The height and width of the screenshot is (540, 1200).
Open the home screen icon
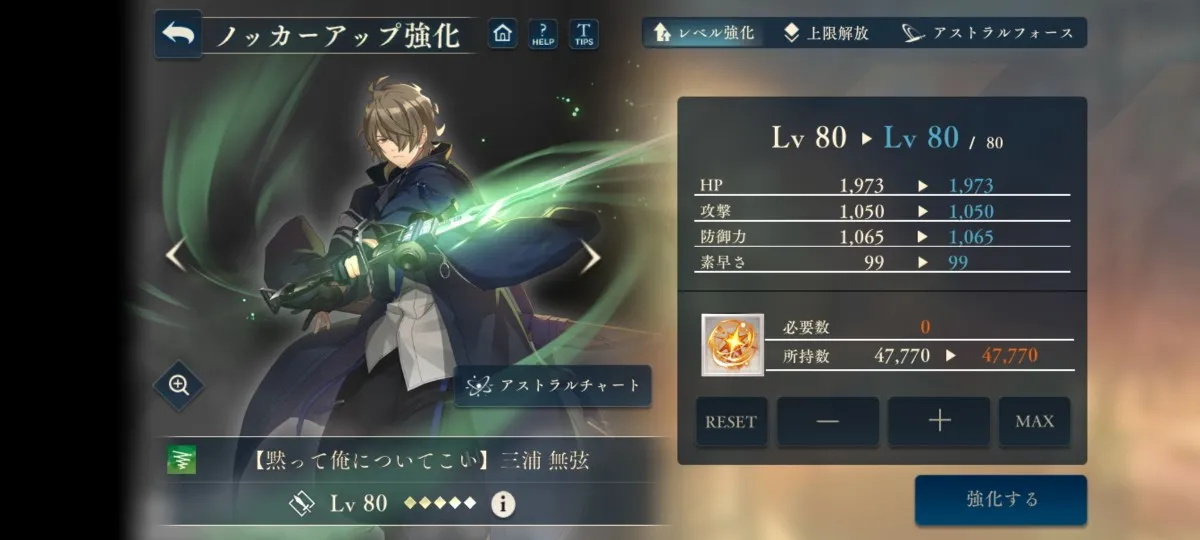[x=502, y=34]
